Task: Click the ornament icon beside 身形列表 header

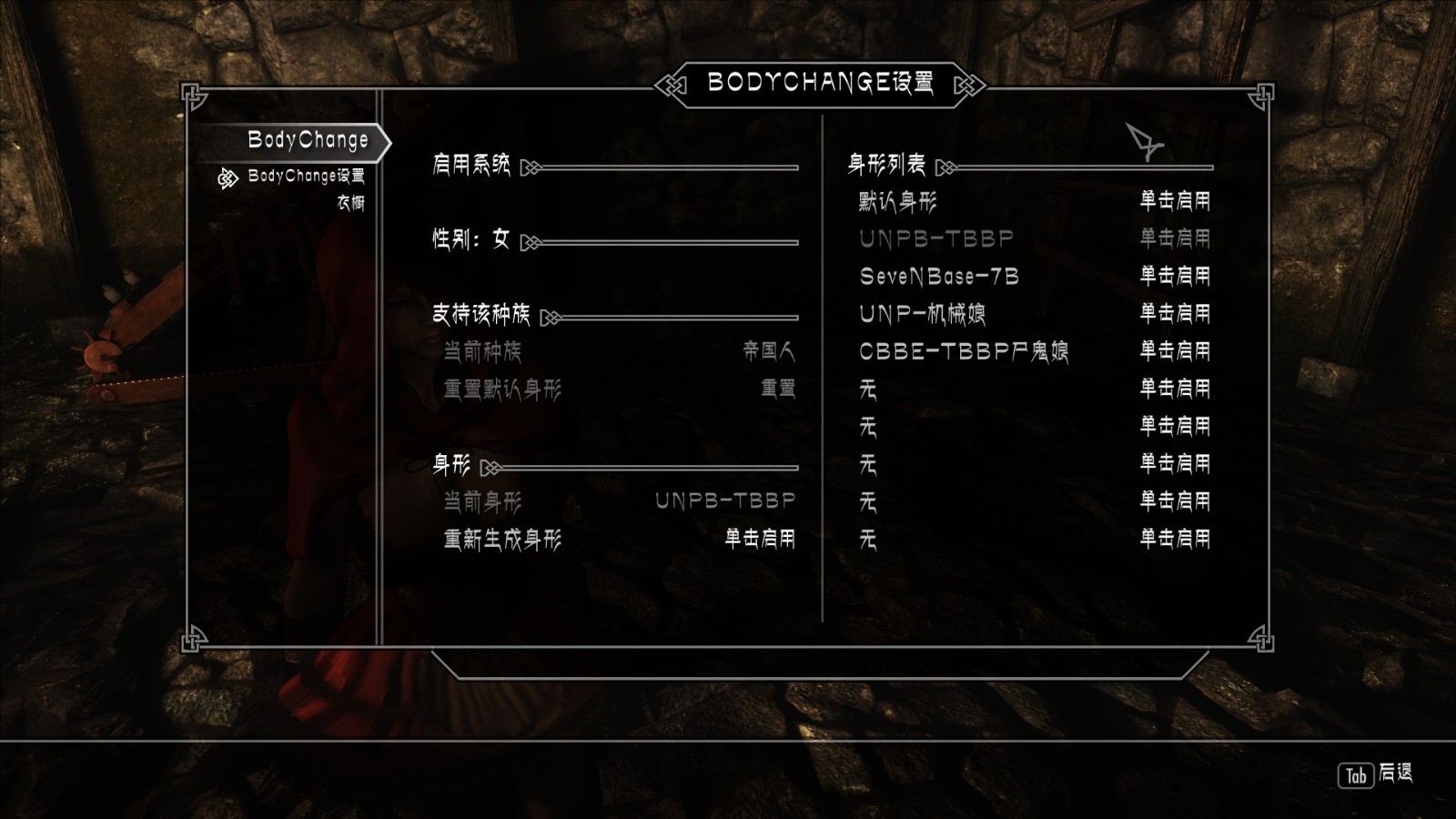Action: tap(944, 167)
